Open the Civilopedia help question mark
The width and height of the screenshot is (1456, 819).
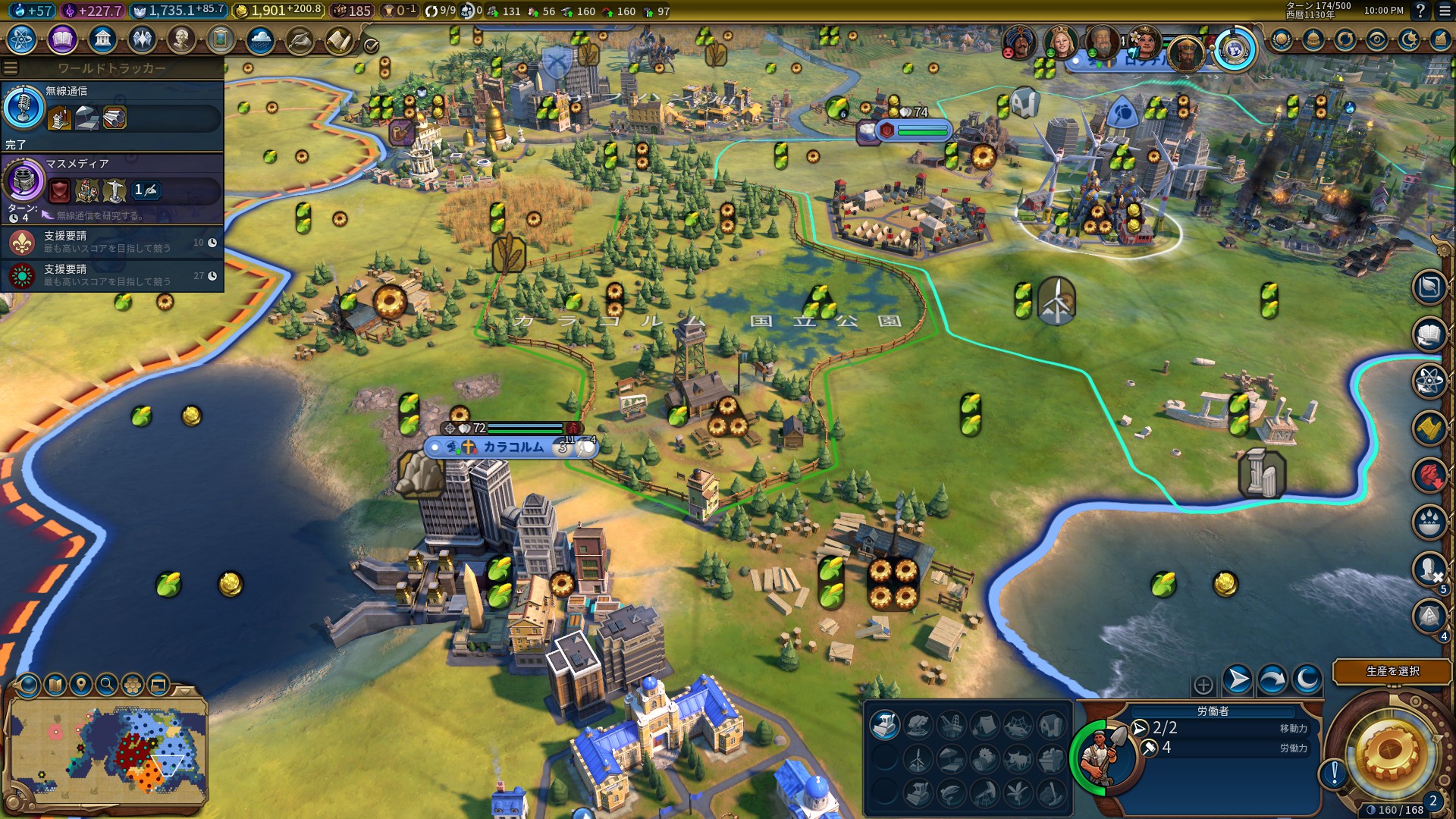pyautogui.click(x=1420, y=11)
